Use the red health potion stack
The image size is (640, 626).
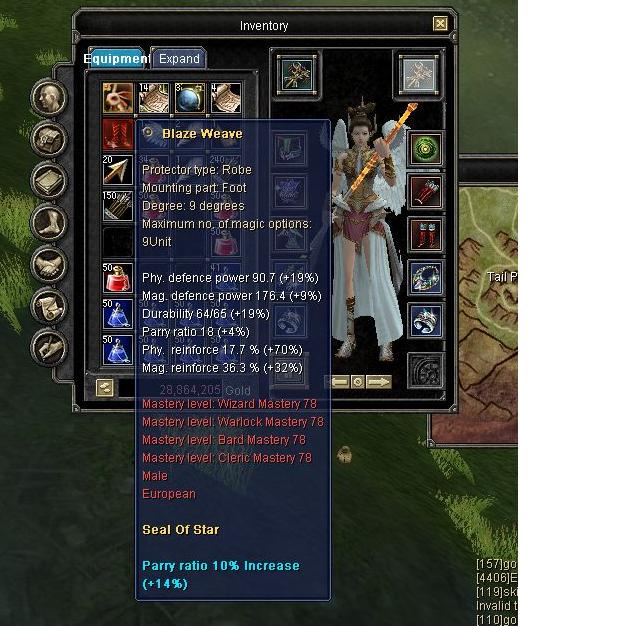pyautogui.click(x=118, y=279)
